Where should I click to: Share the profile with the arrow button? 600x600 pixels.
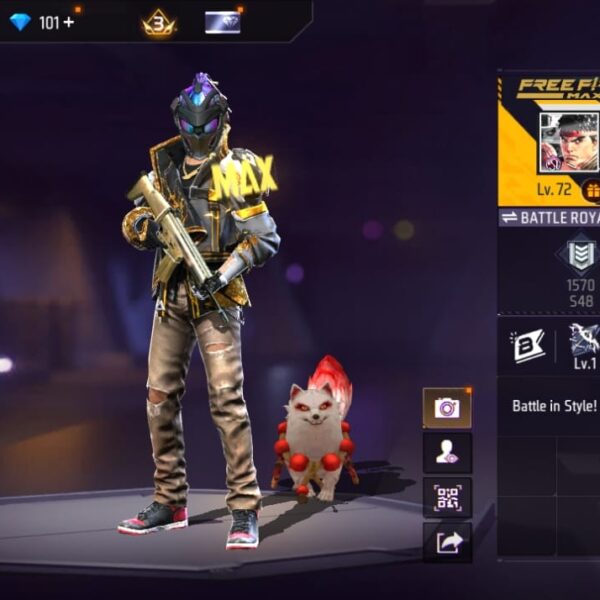coord(446,541)
